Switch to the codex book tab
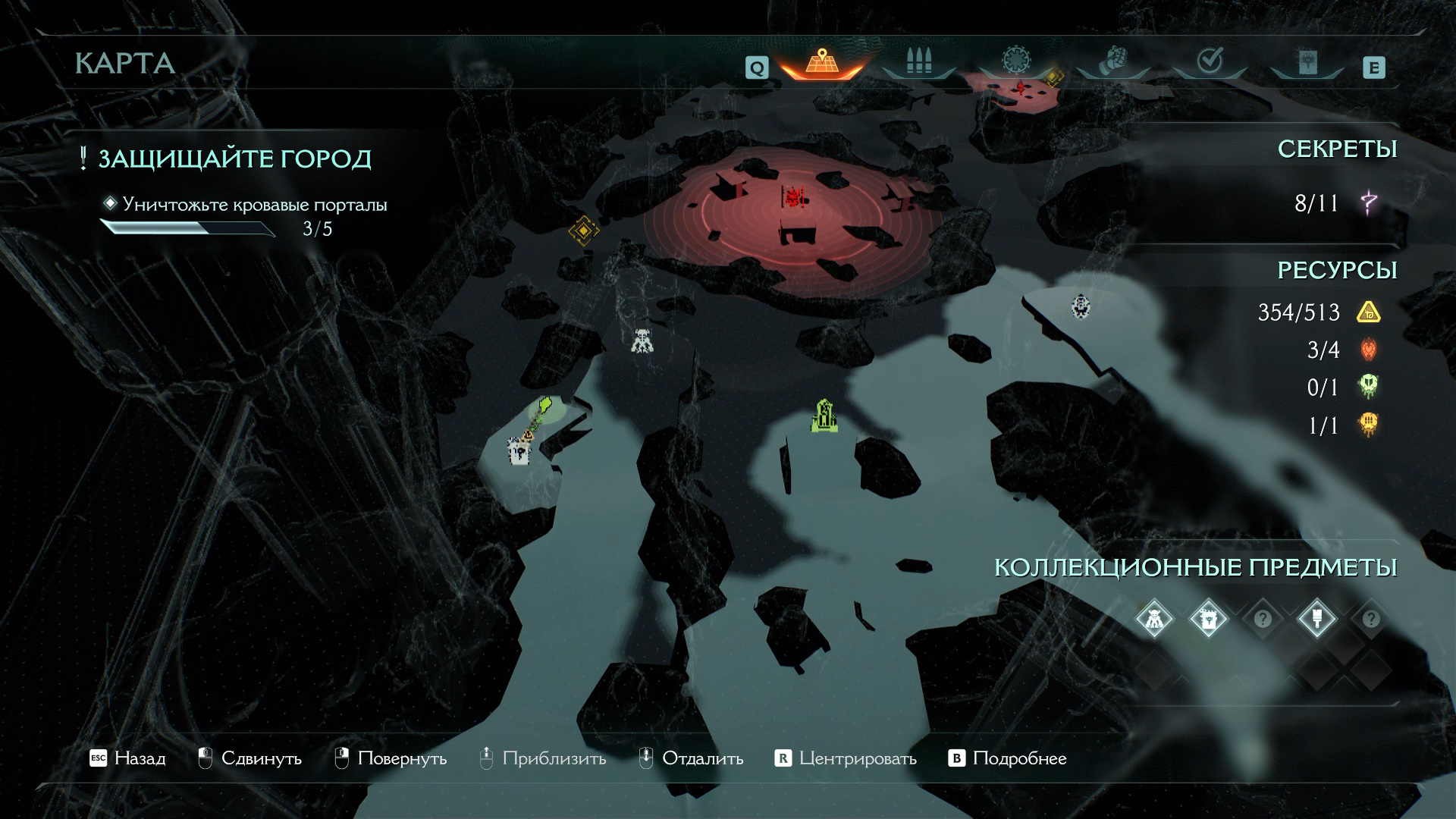 pyautogui.click(x=1307, y=62)
